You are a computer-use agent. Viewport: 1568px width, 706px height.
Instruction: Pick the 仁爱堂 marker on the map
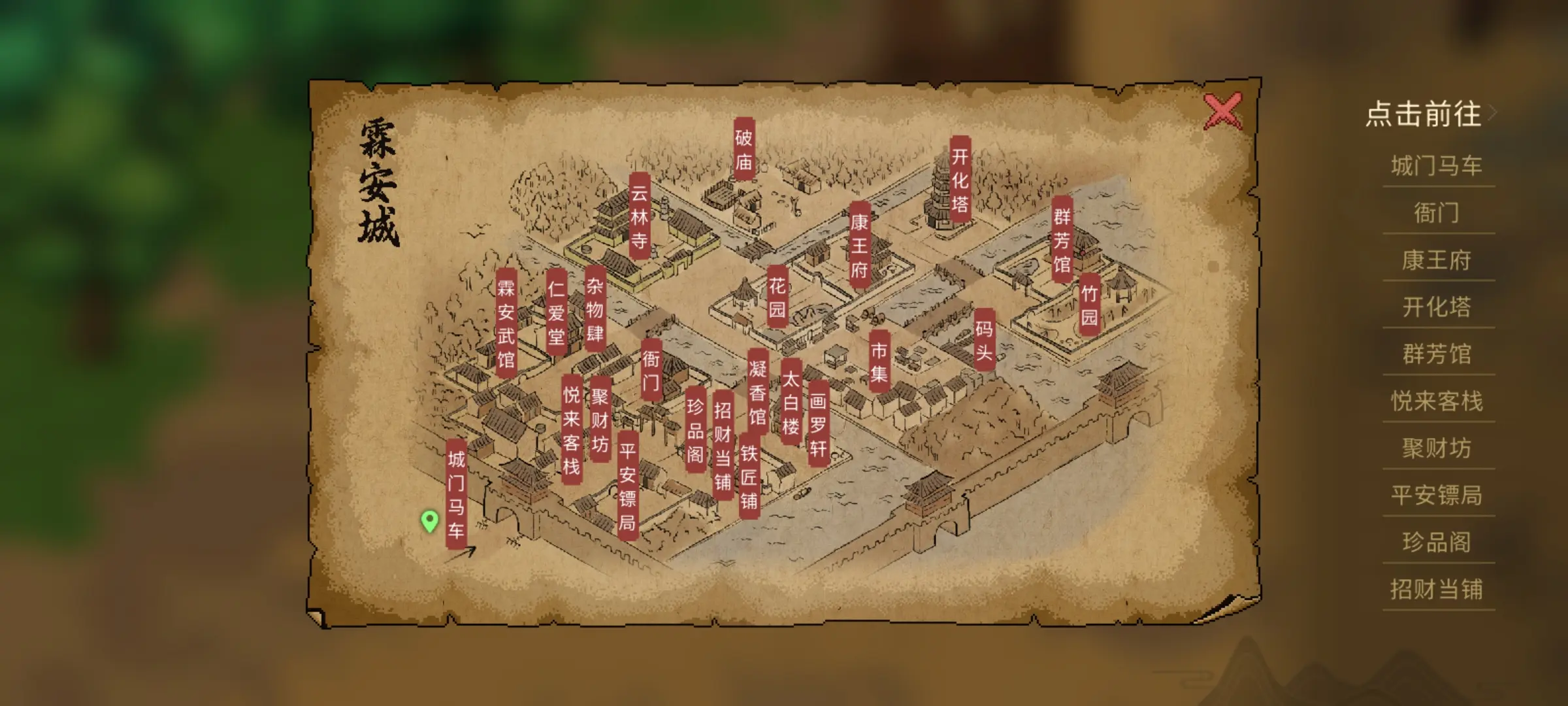pyautogui.click(x=556, y=312)
